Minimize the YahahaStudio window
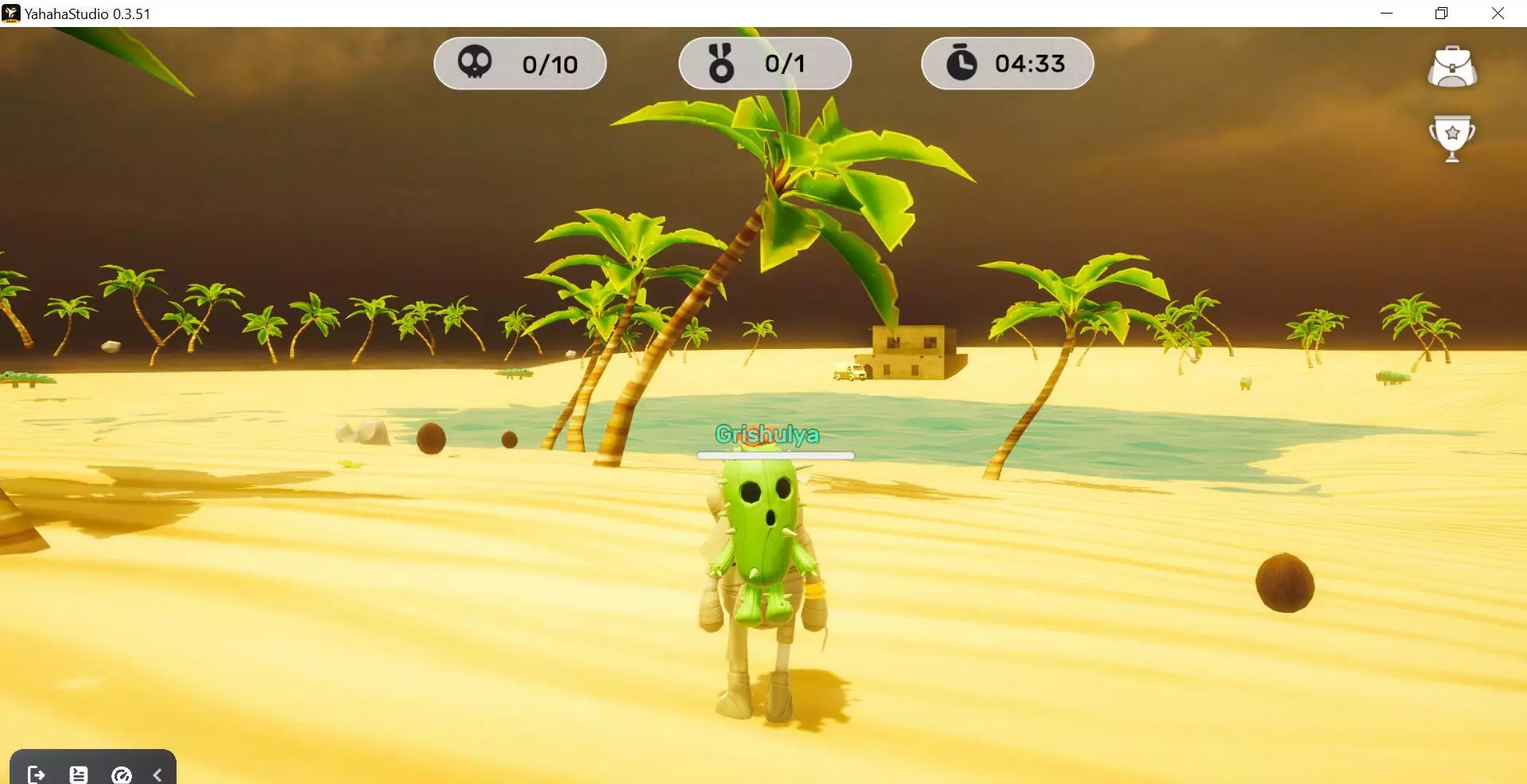Viewport: 1527px width, 784px height. click(x=1386, y=14)
